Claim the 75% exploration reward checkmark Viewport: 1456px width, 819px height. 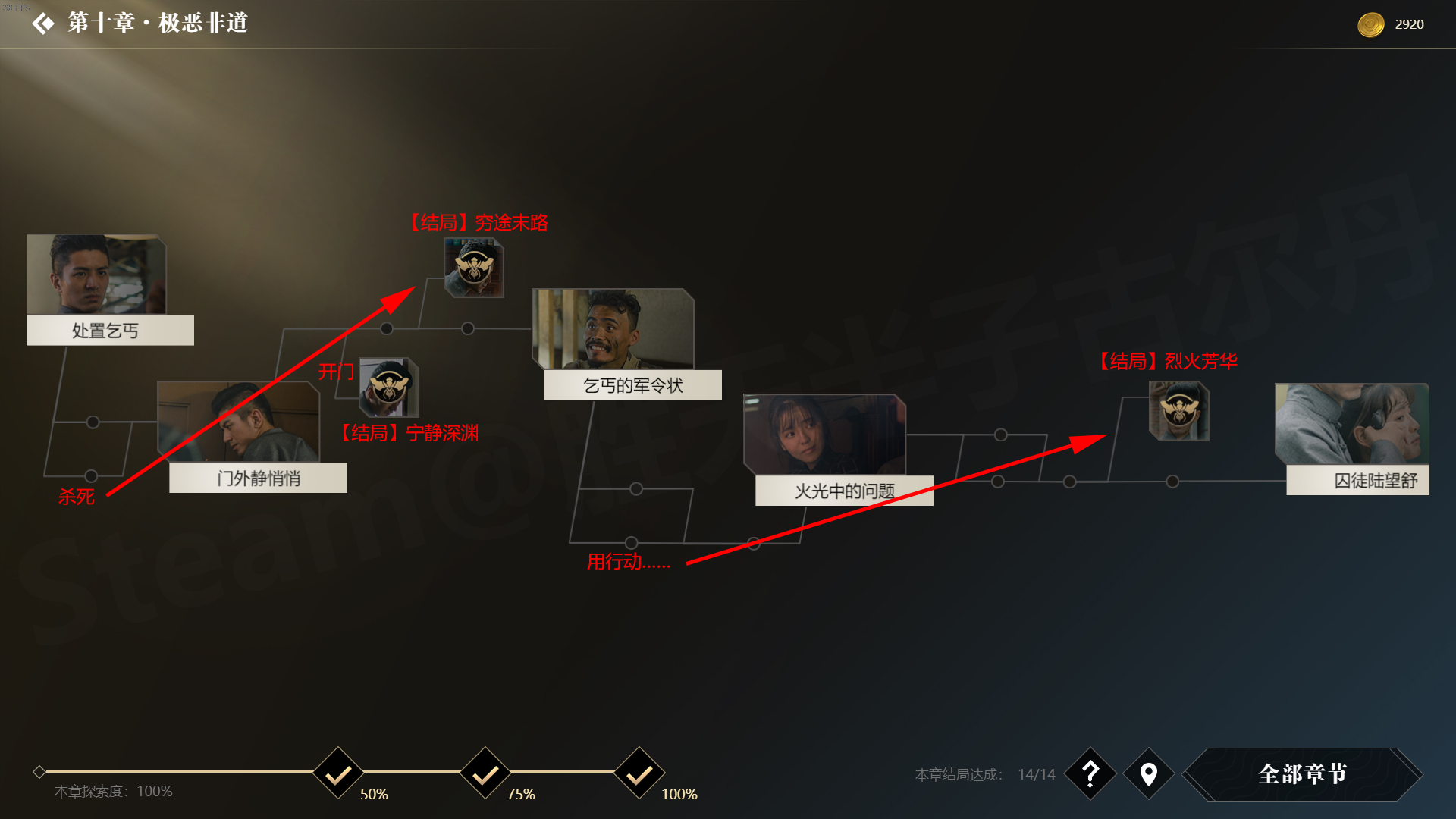pyautogui.click(x=485, y=773)
